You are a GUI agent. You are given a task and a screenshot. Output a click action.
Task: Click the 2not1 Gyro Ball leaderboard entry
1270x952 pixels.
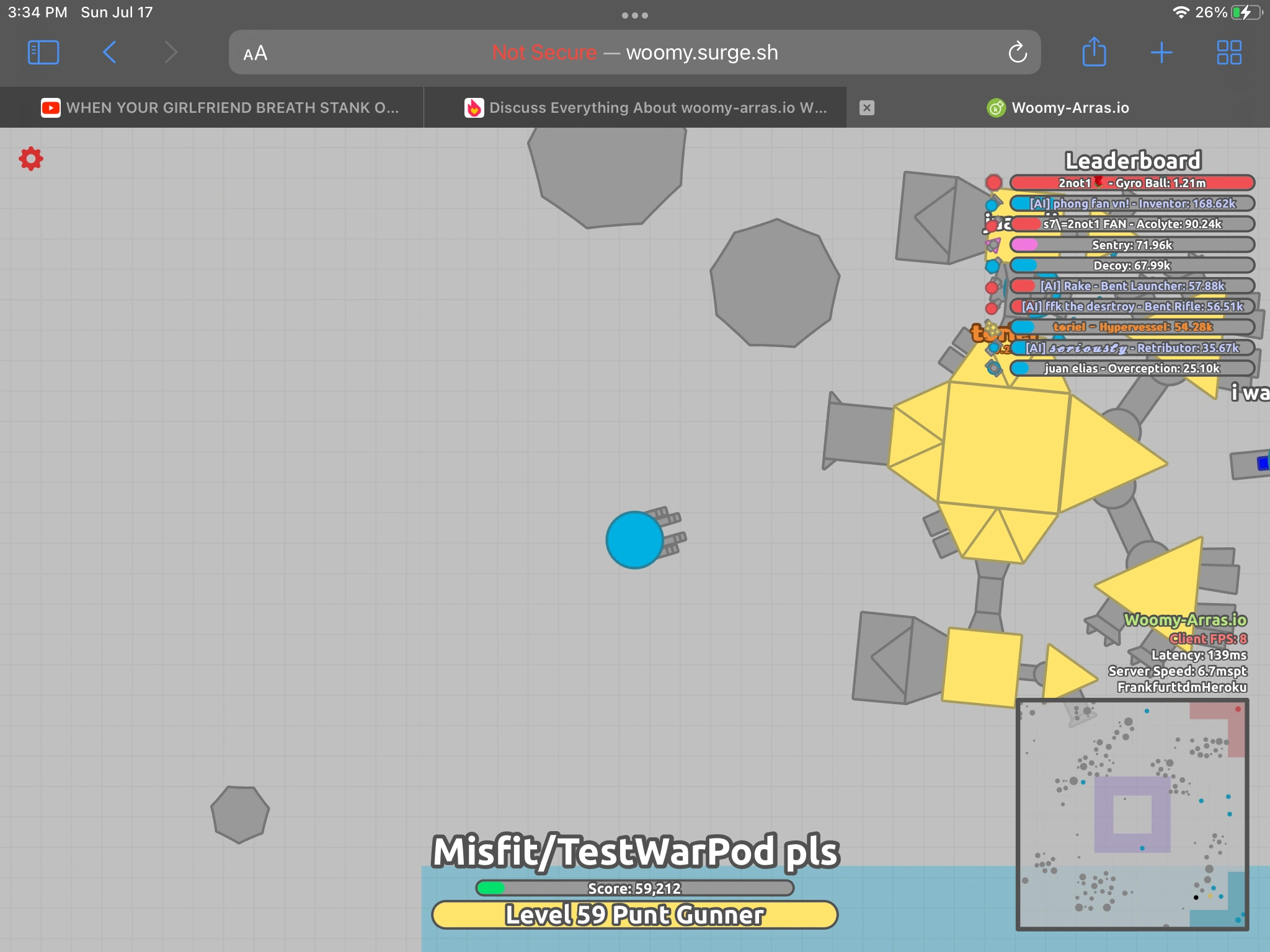(x=1130, y=183)
